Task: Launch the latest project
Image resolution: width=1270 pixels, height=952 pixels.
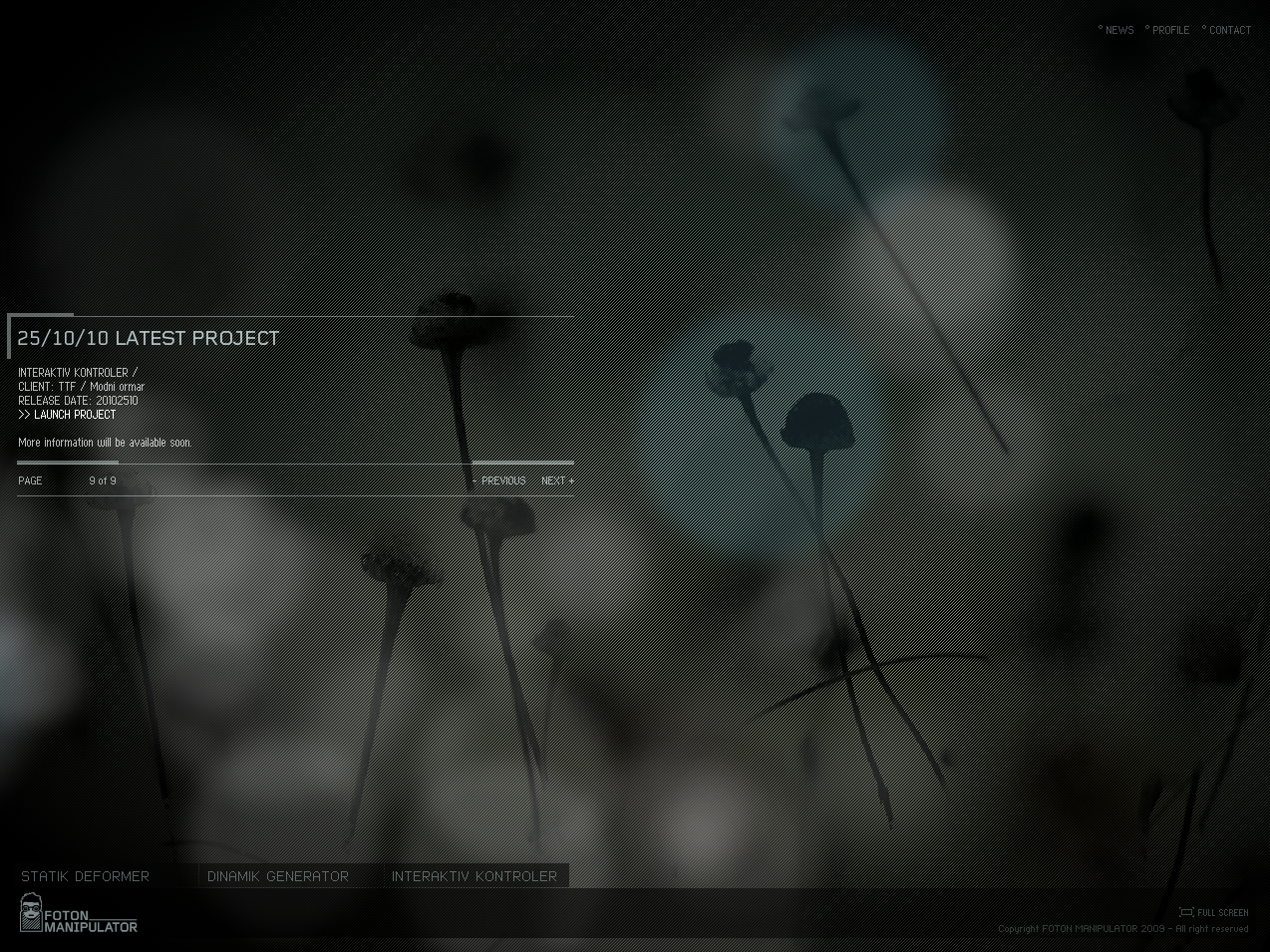Action: 74,415
